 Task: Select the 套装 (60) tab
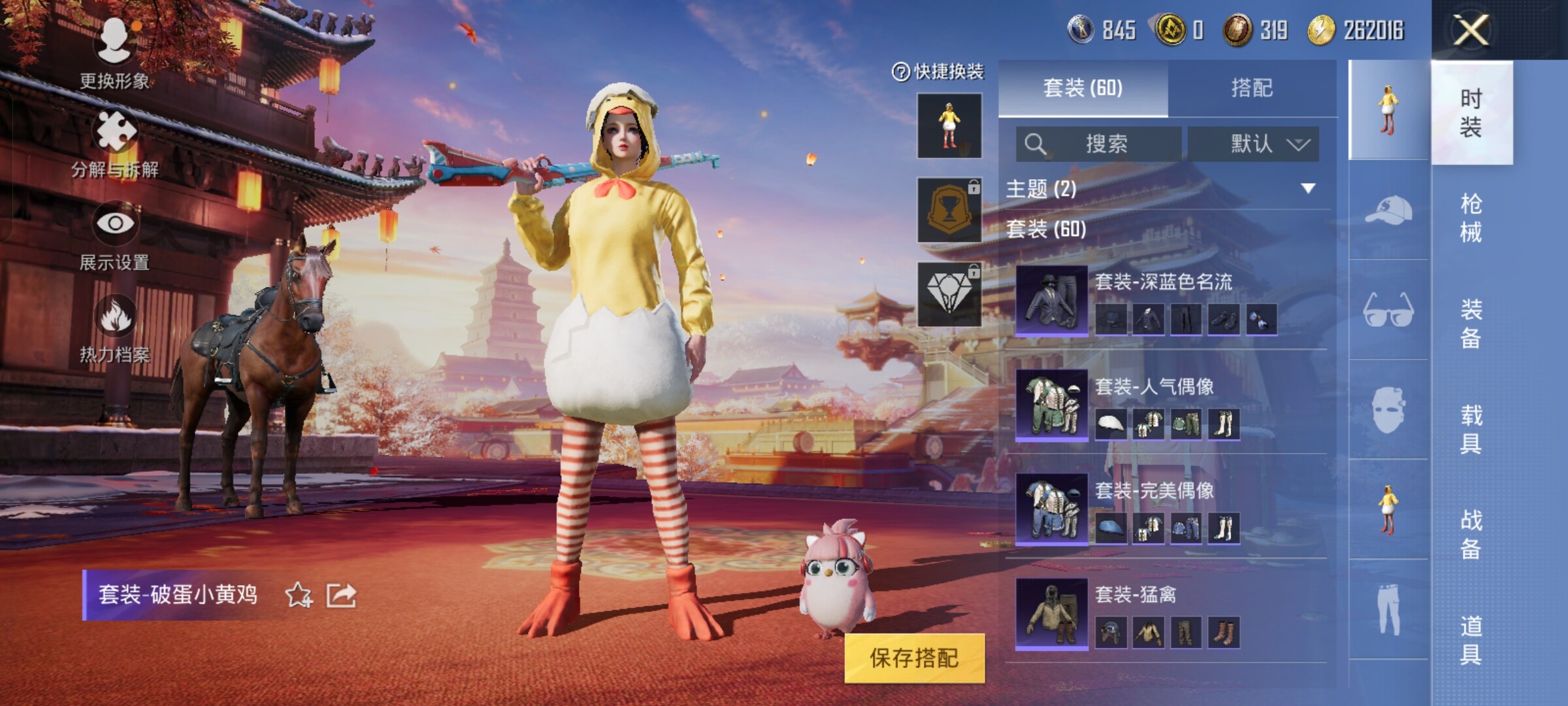coord(1083,88)
